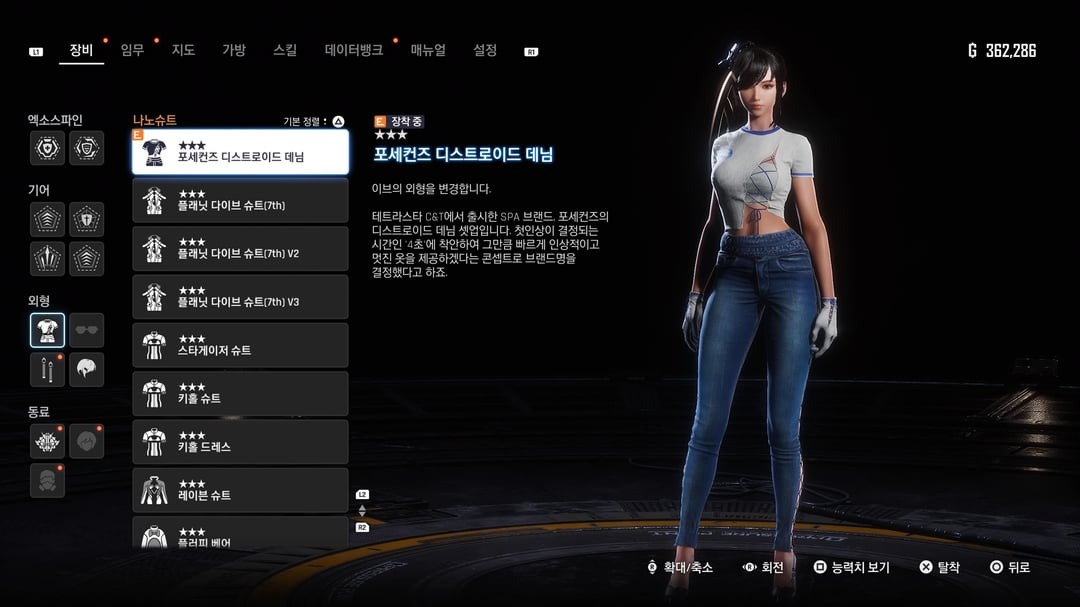This screenshot has height=607, width=1080.
Task: Select the hairstyle appearance slot
Action: pyautogui.click(x=87, y=370)
